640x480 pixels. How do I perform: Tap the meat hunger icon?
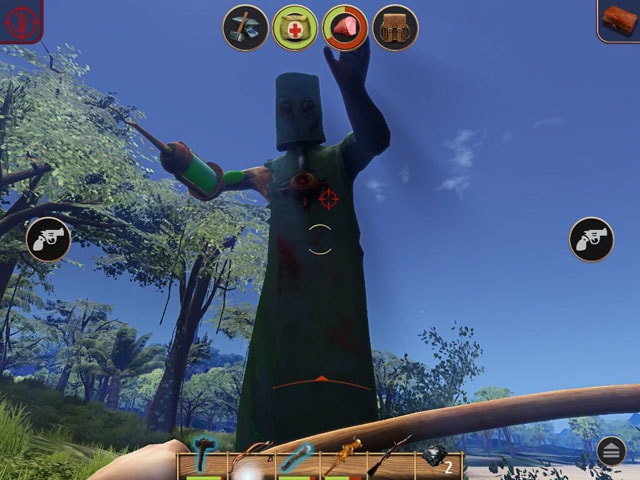point(345,27)
